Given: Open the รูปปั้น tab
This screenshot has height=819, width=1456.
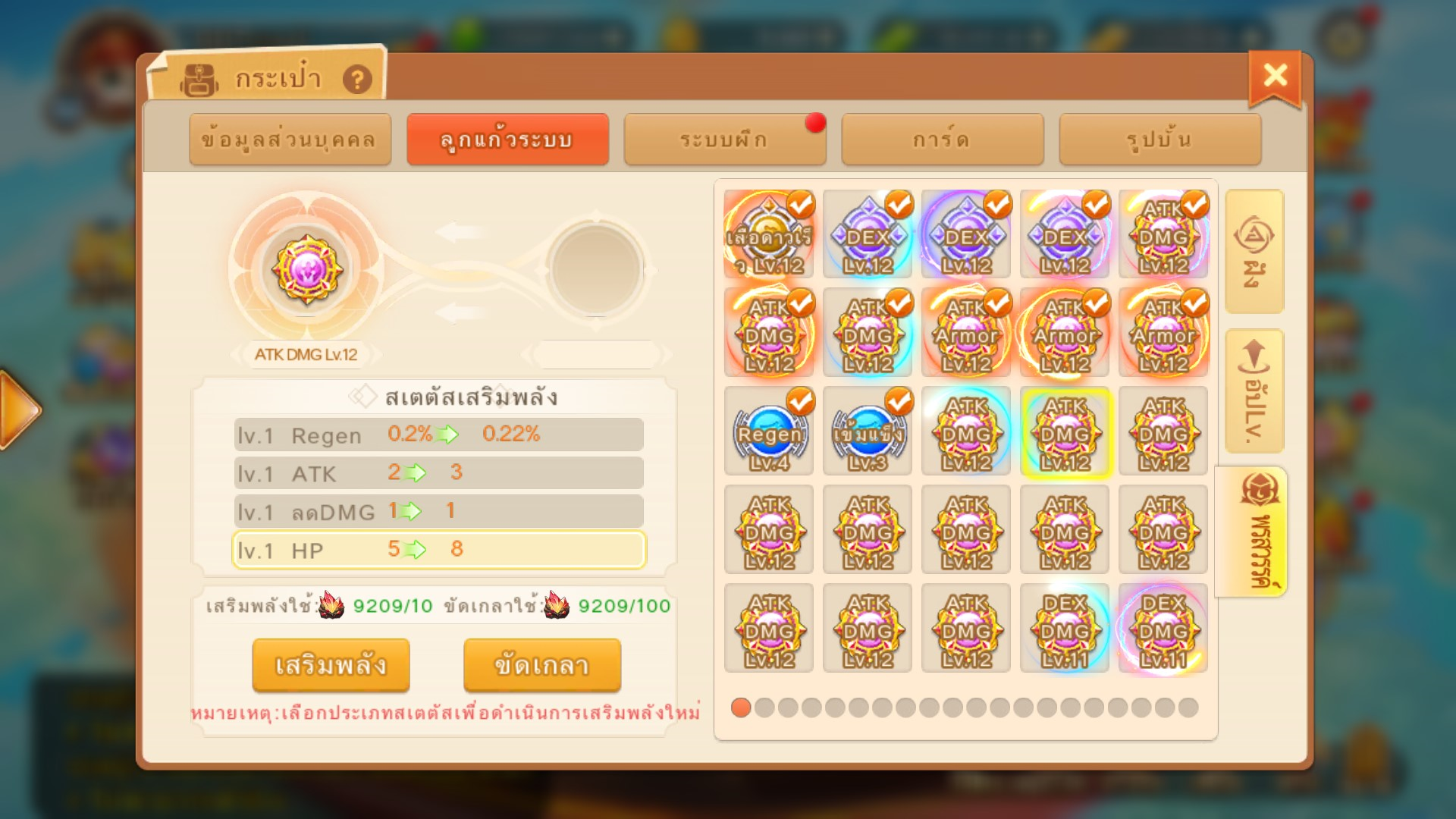Looking at the screenshot, I should click(1159, 140).
